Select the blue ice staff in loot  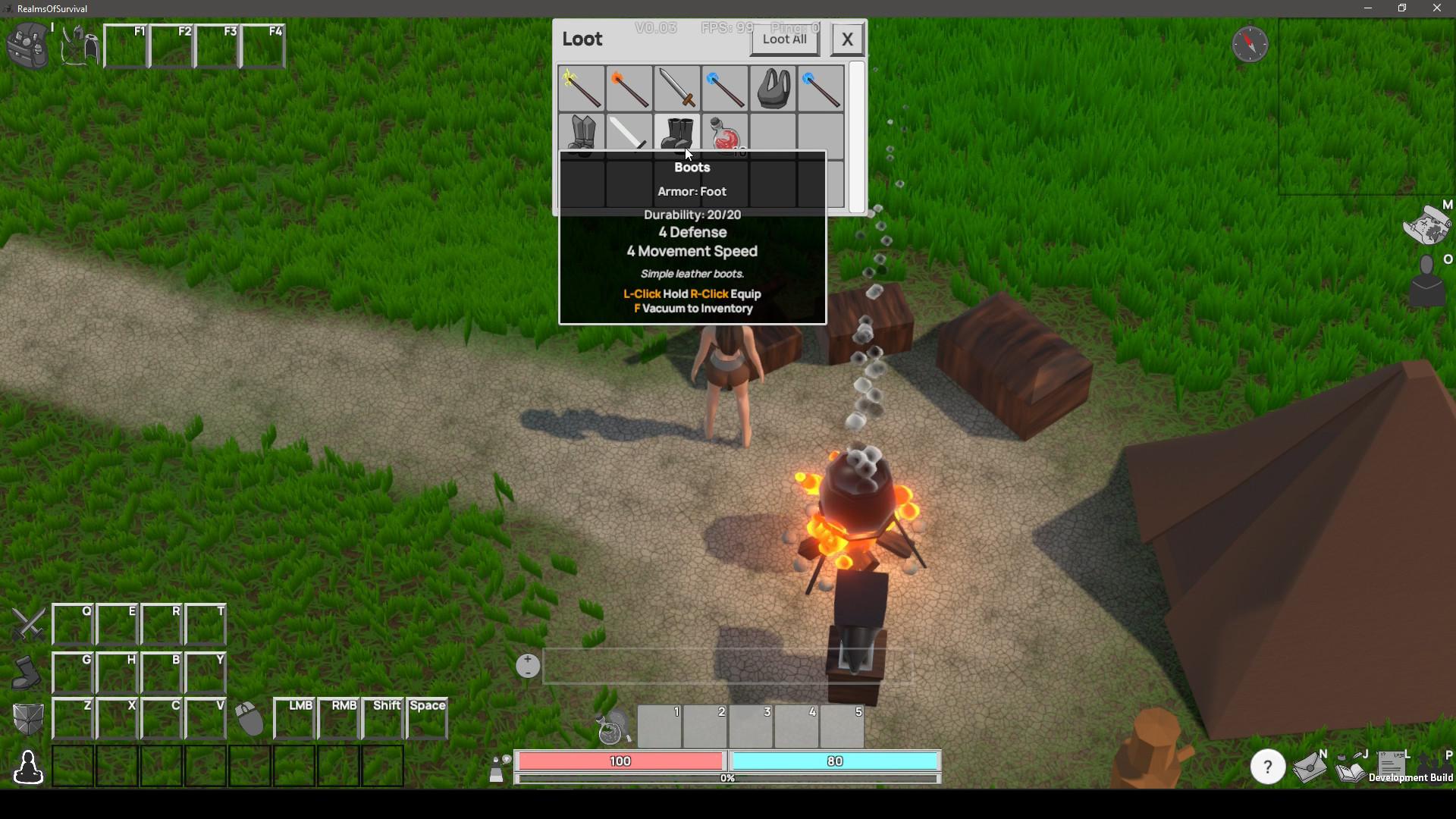(x=724, y=89)
